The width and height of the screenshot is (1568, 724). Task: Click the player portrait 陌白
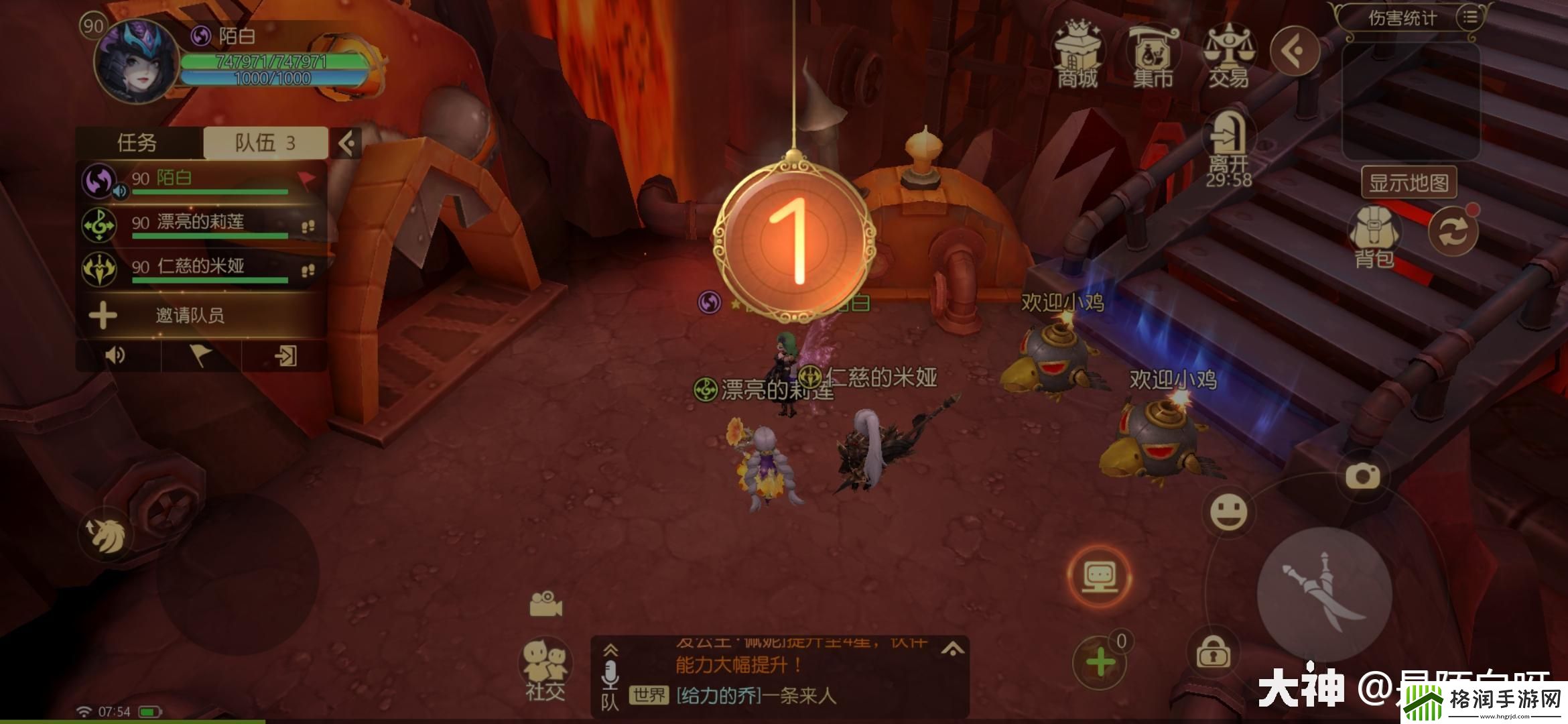pos(137,62)
